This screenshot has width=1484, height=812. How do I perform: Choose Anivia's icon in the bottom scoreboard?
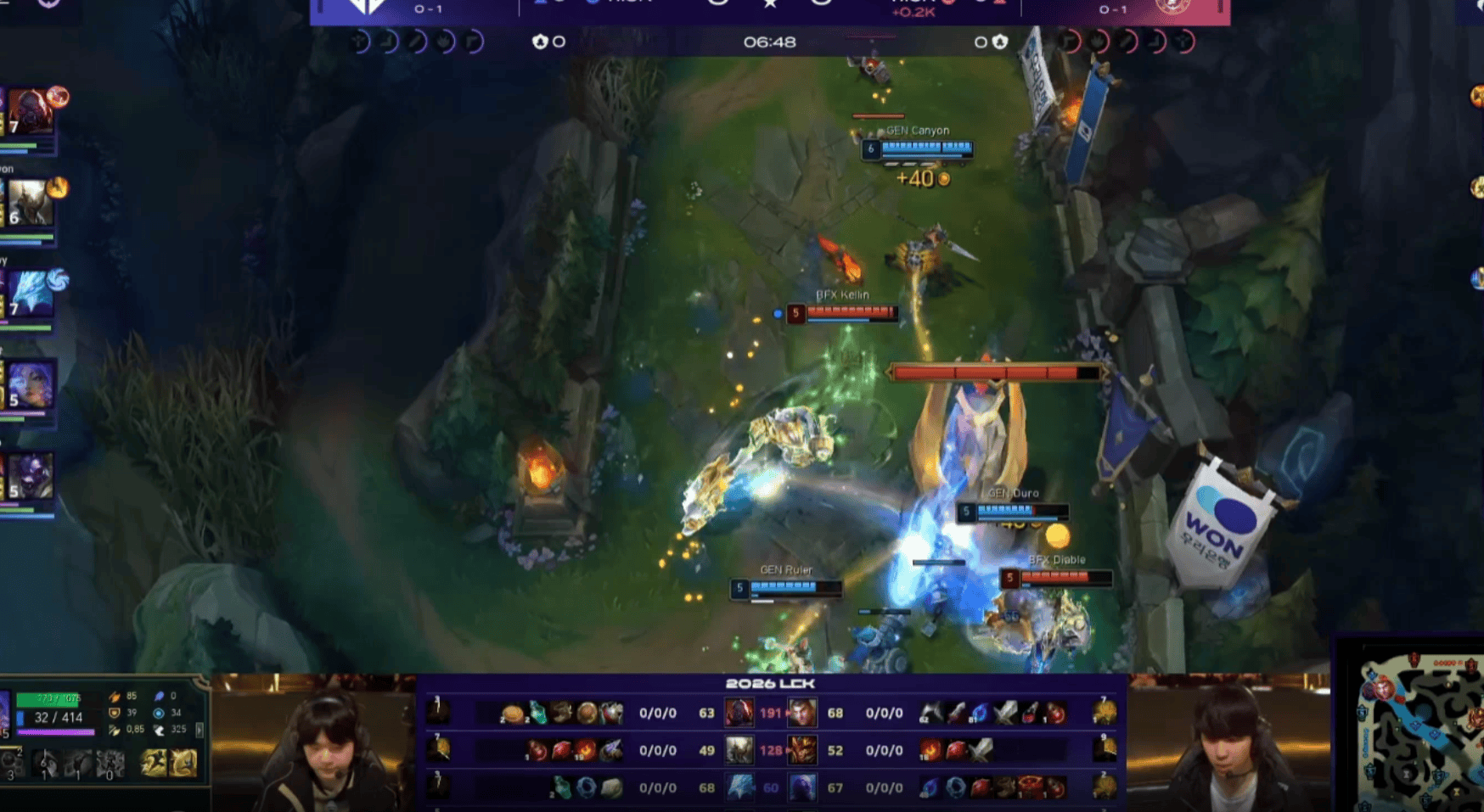pyautogui.click(x=739, y=787)
